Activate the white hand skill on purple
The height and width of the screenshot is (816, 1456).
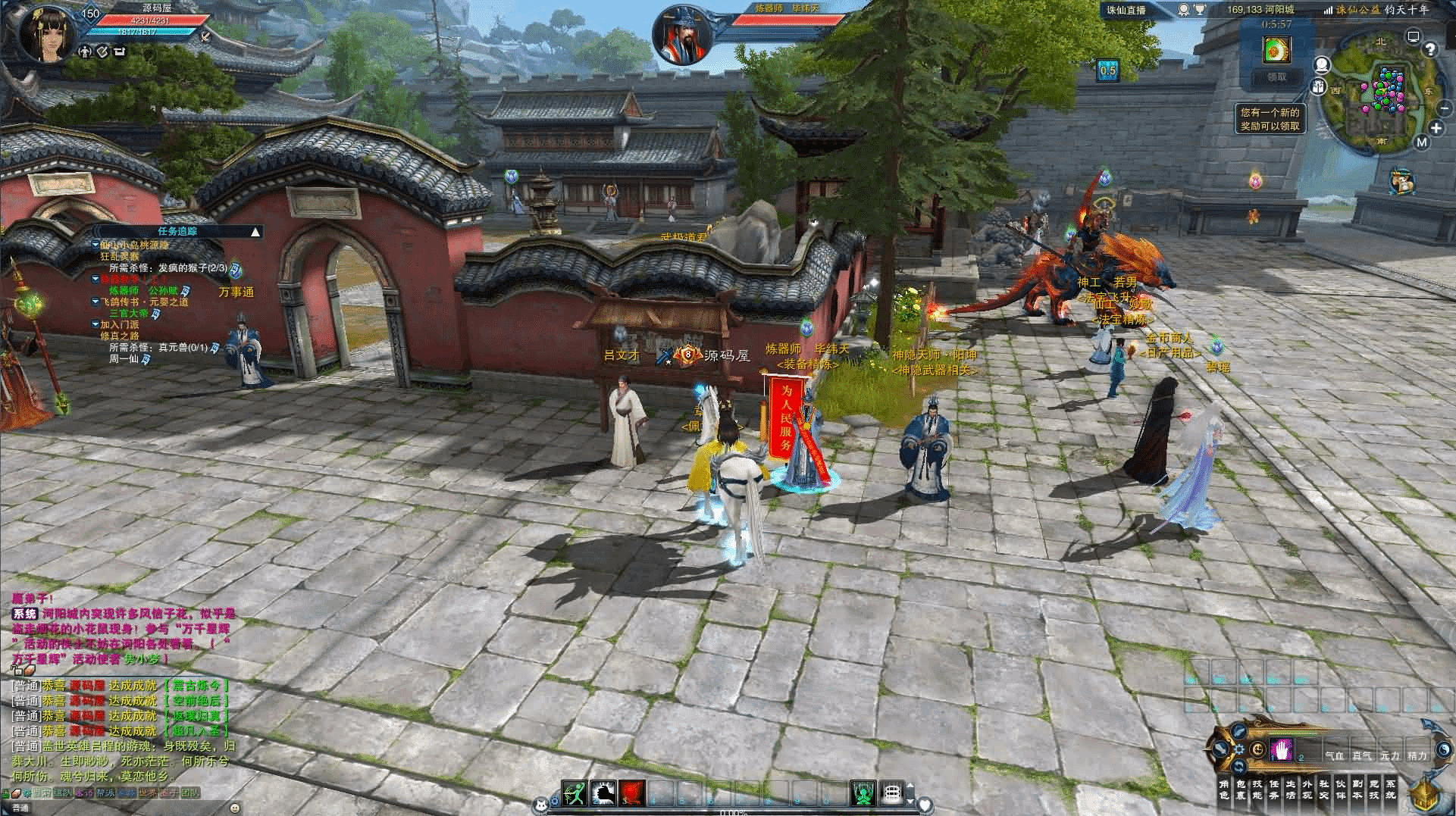(x=1282, y=749)
